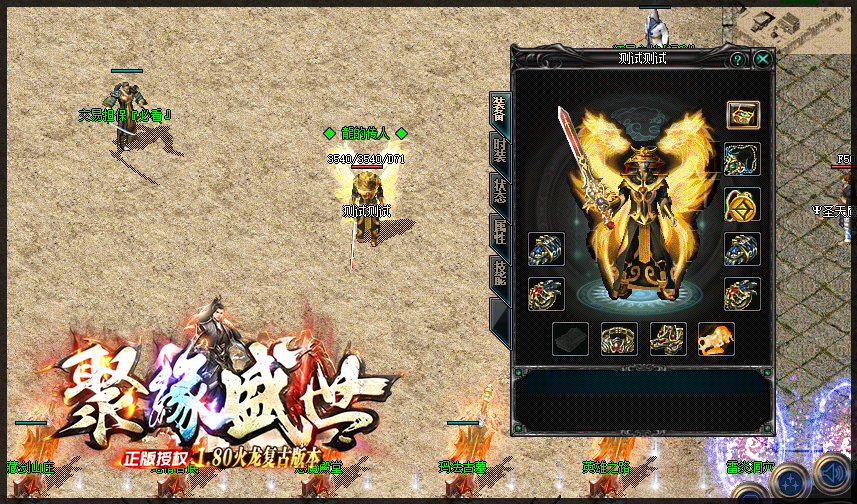The image size is (857, 504).
Task: Click the round sparkle stars button
Action: (x=790, y=482)
